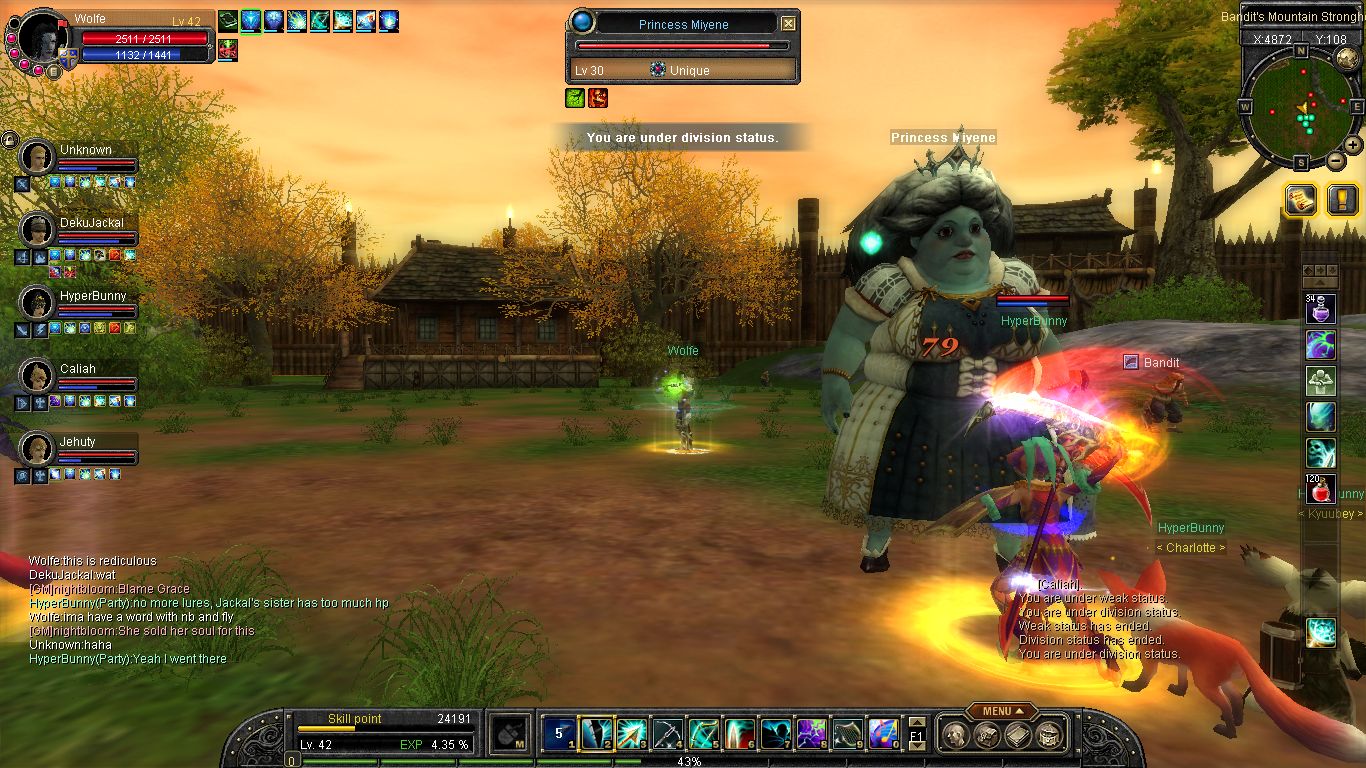
Task: Select party member DekuJackal's portrait
Action: [37, 230]
